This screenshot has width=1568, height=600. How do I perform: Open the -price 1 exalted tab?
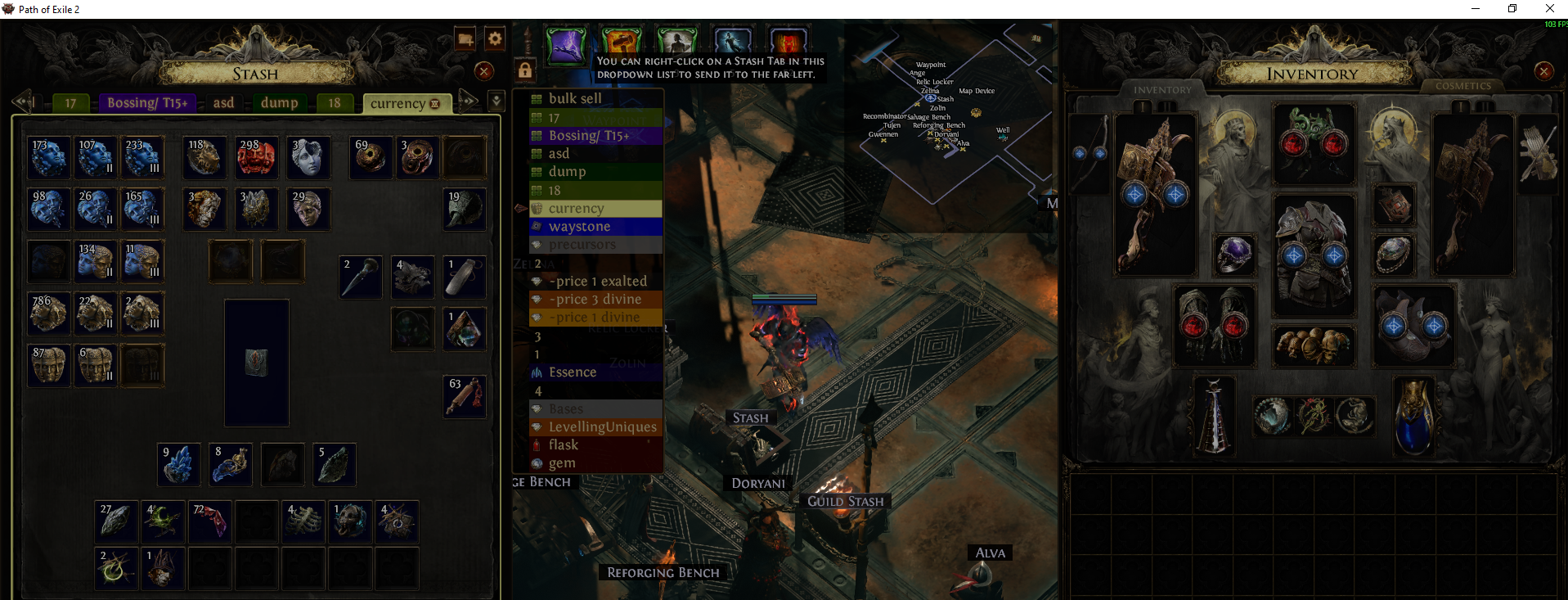click(598, 282)
